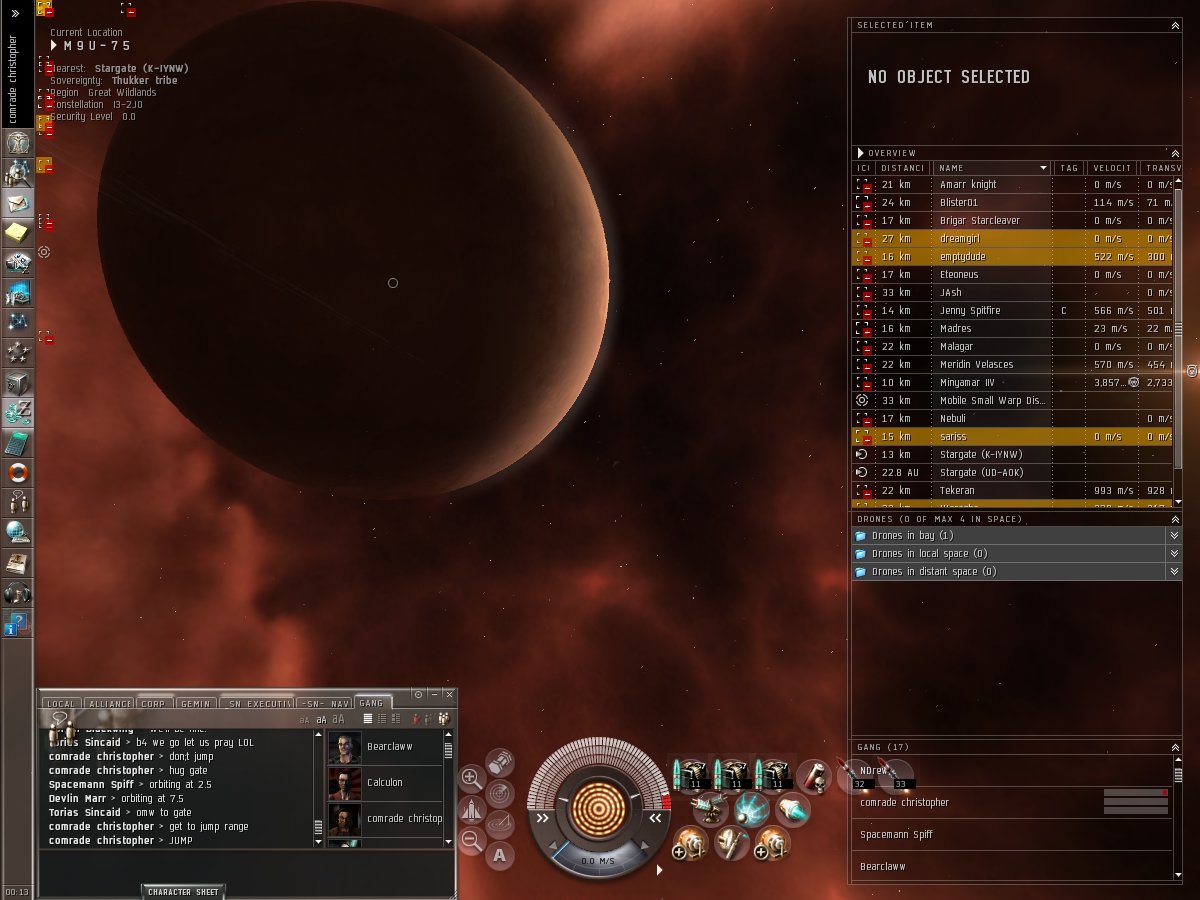Open the scanner radar button
1200x900 pixels.
coord(500,793)
